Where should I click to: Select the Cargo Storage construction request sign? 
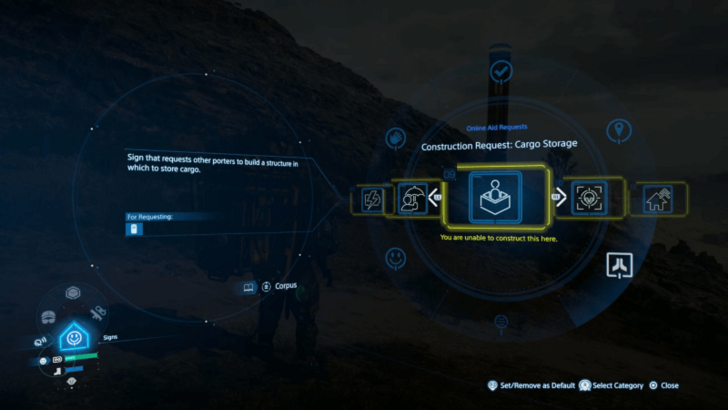click(499, 196)
